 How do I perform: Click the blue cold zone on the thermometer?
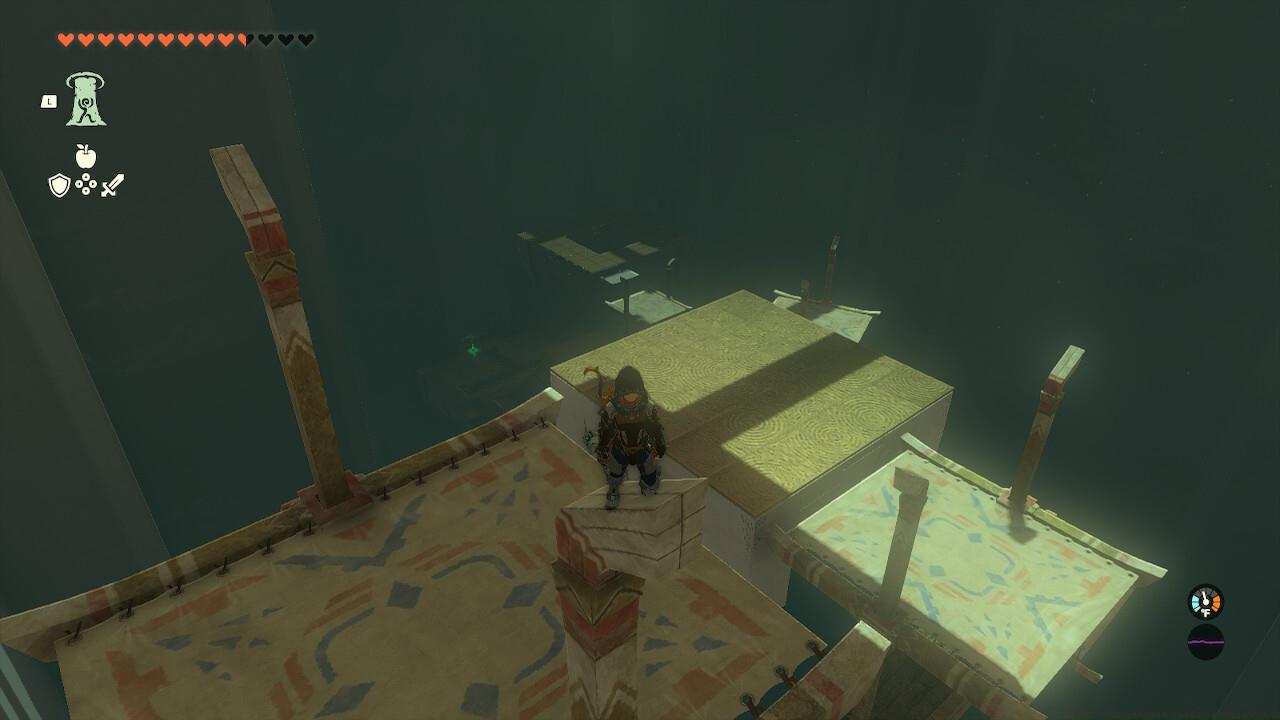1194,601
